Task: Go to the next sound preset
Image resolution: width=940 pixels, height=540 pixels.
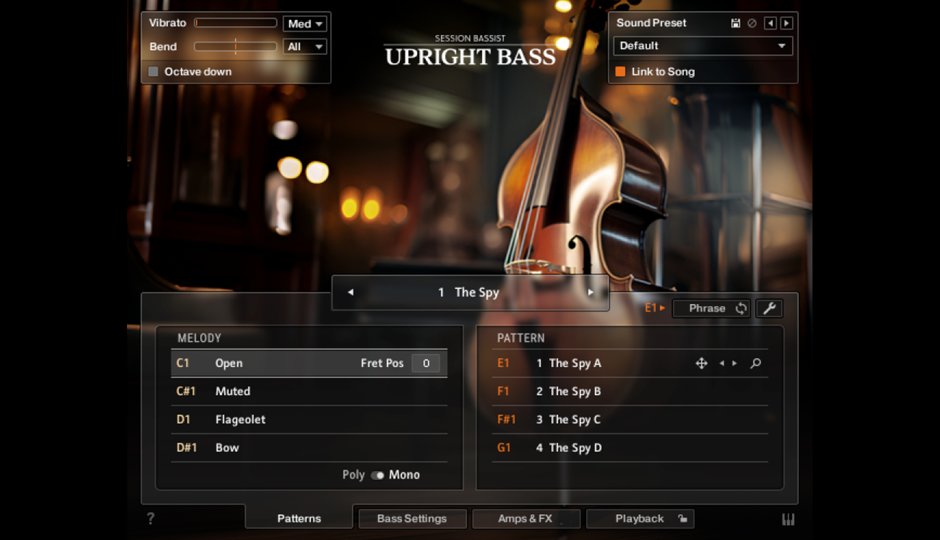Action: click(x=786, y=23)
